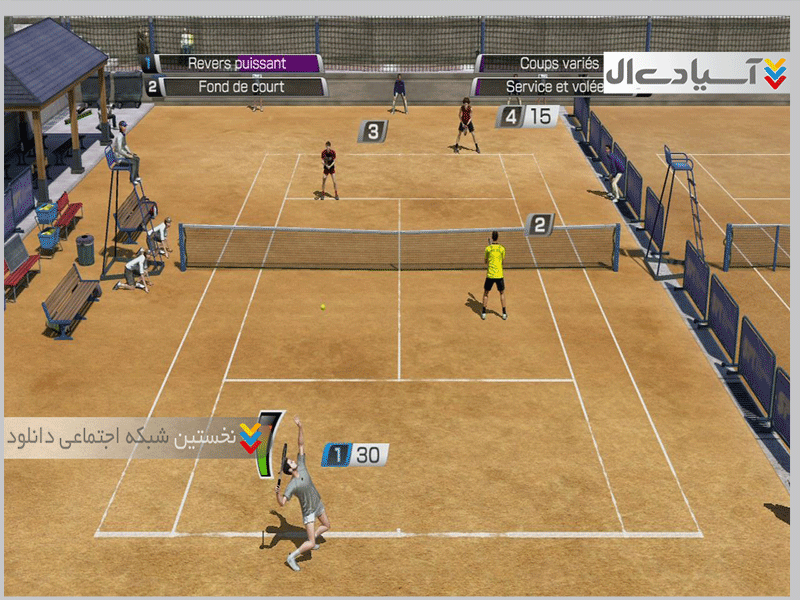Click the player 3 number marker

(x=373, y=130)
